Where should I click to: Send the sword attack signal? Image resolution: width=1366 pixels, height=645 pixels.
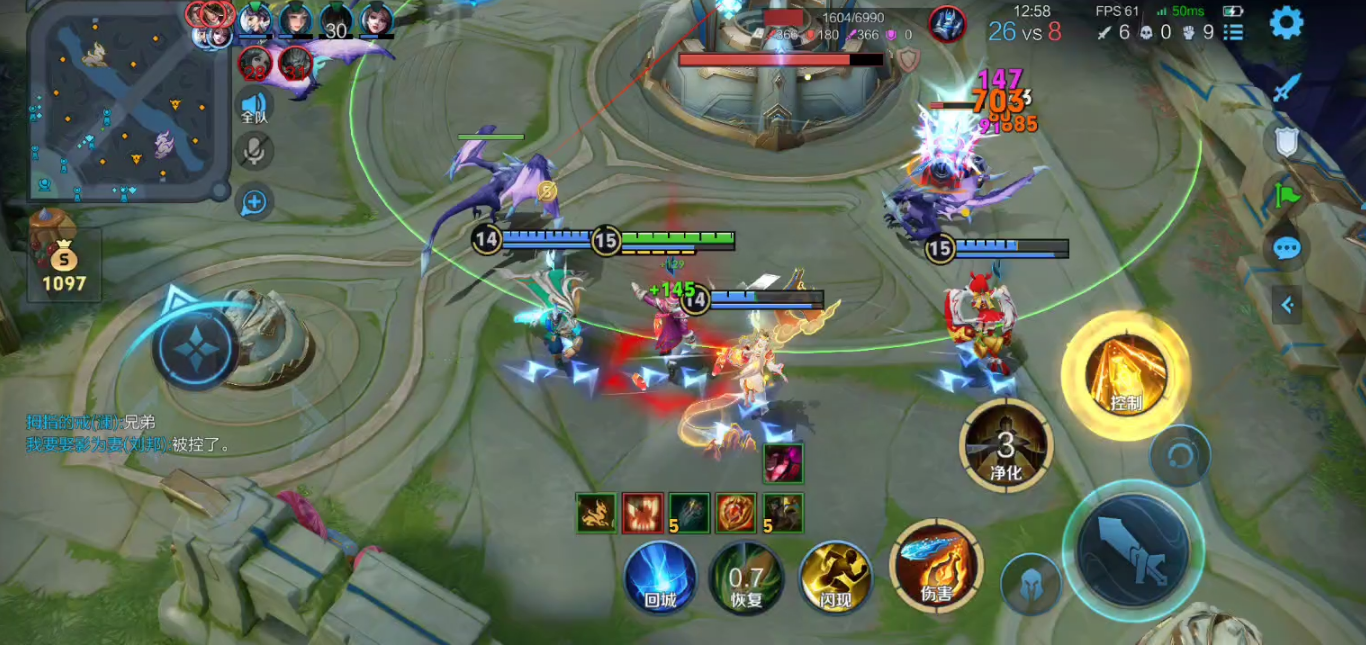coord(1286,88)
